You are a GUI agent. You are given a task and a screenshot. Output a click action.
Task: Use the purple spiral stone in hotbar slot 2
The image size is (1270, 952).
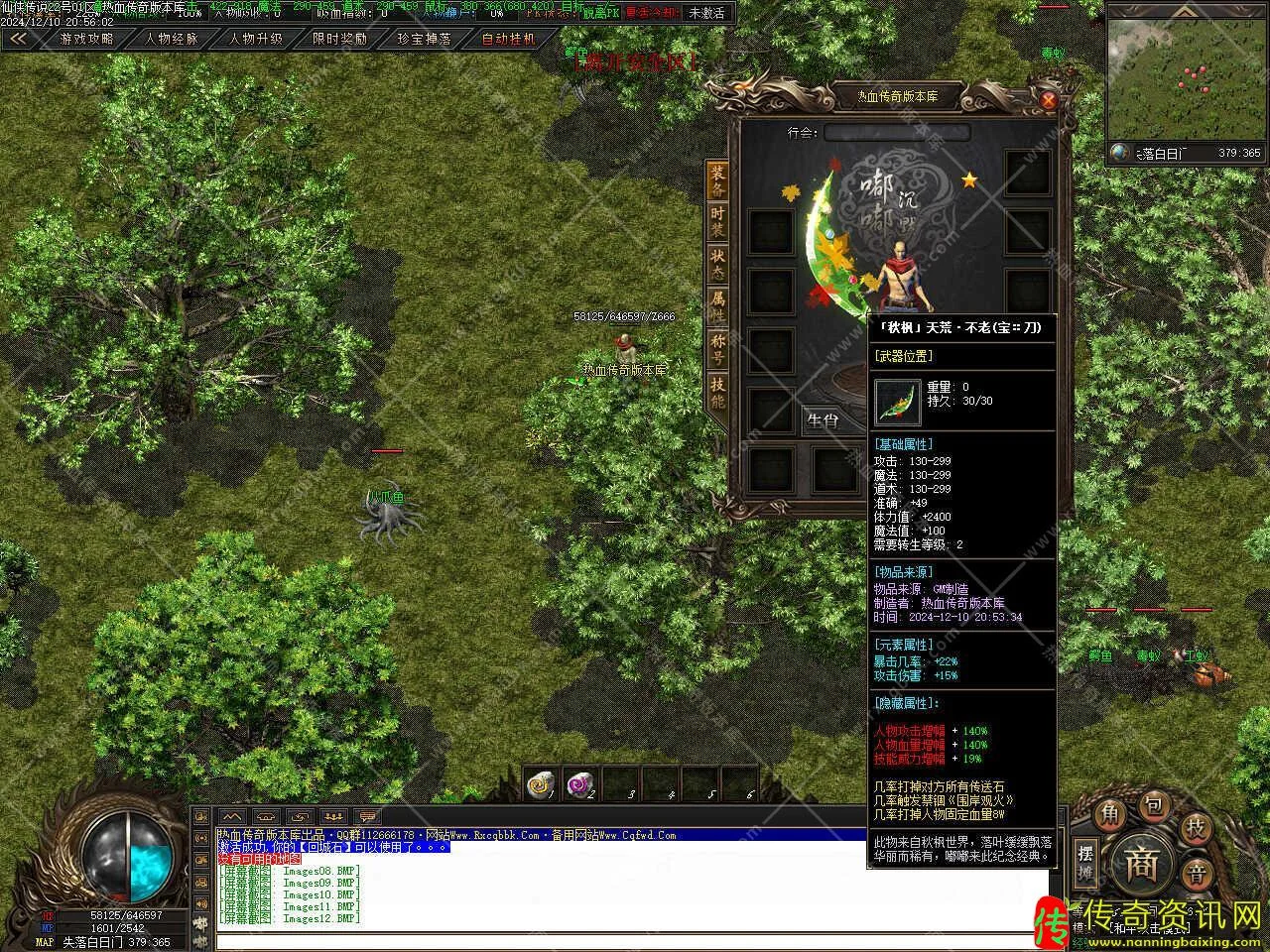pyautogui.click(x=580, y=785)
